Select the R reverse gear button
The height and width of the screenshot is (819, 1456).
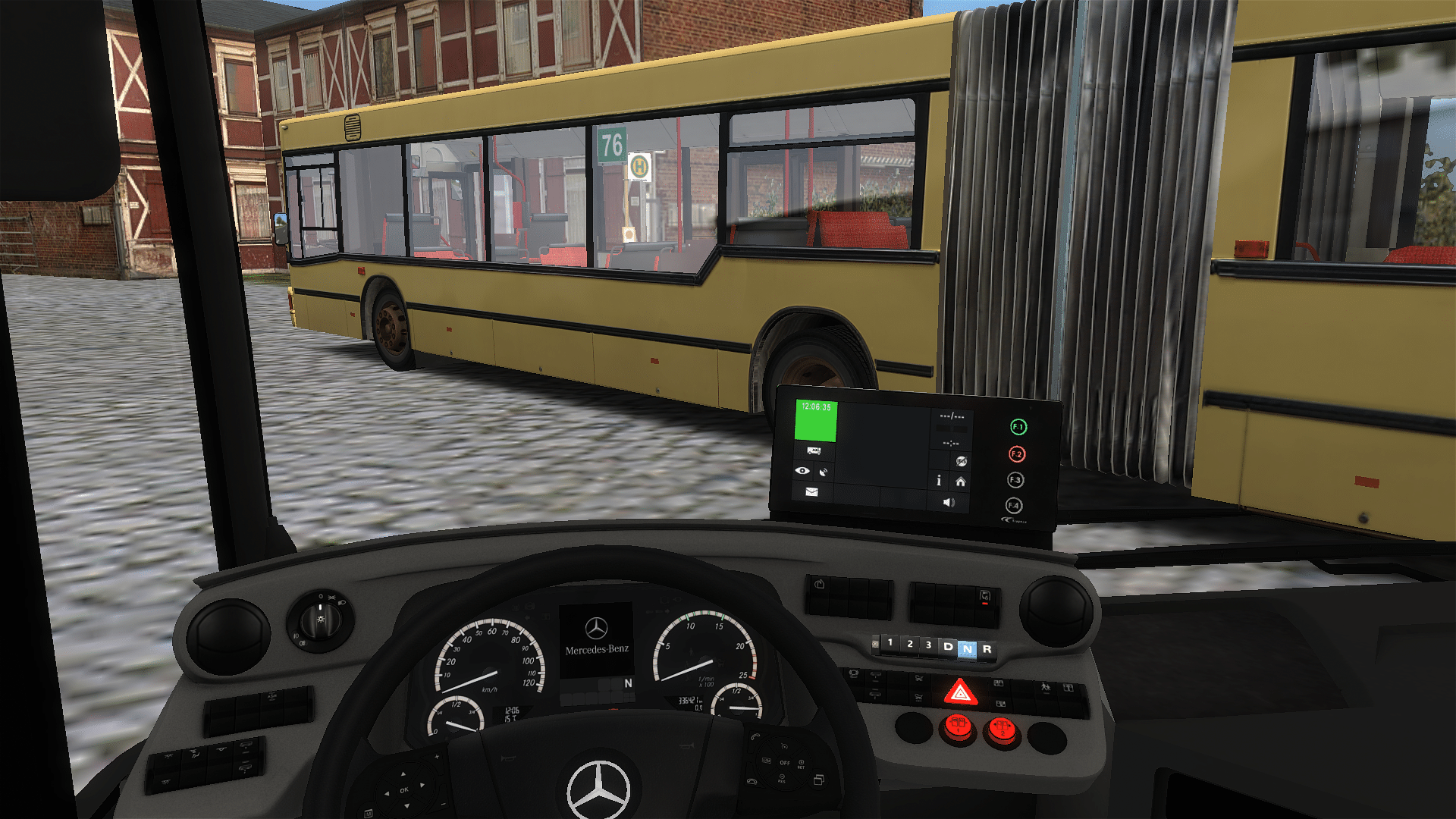(x=987, y=649)
